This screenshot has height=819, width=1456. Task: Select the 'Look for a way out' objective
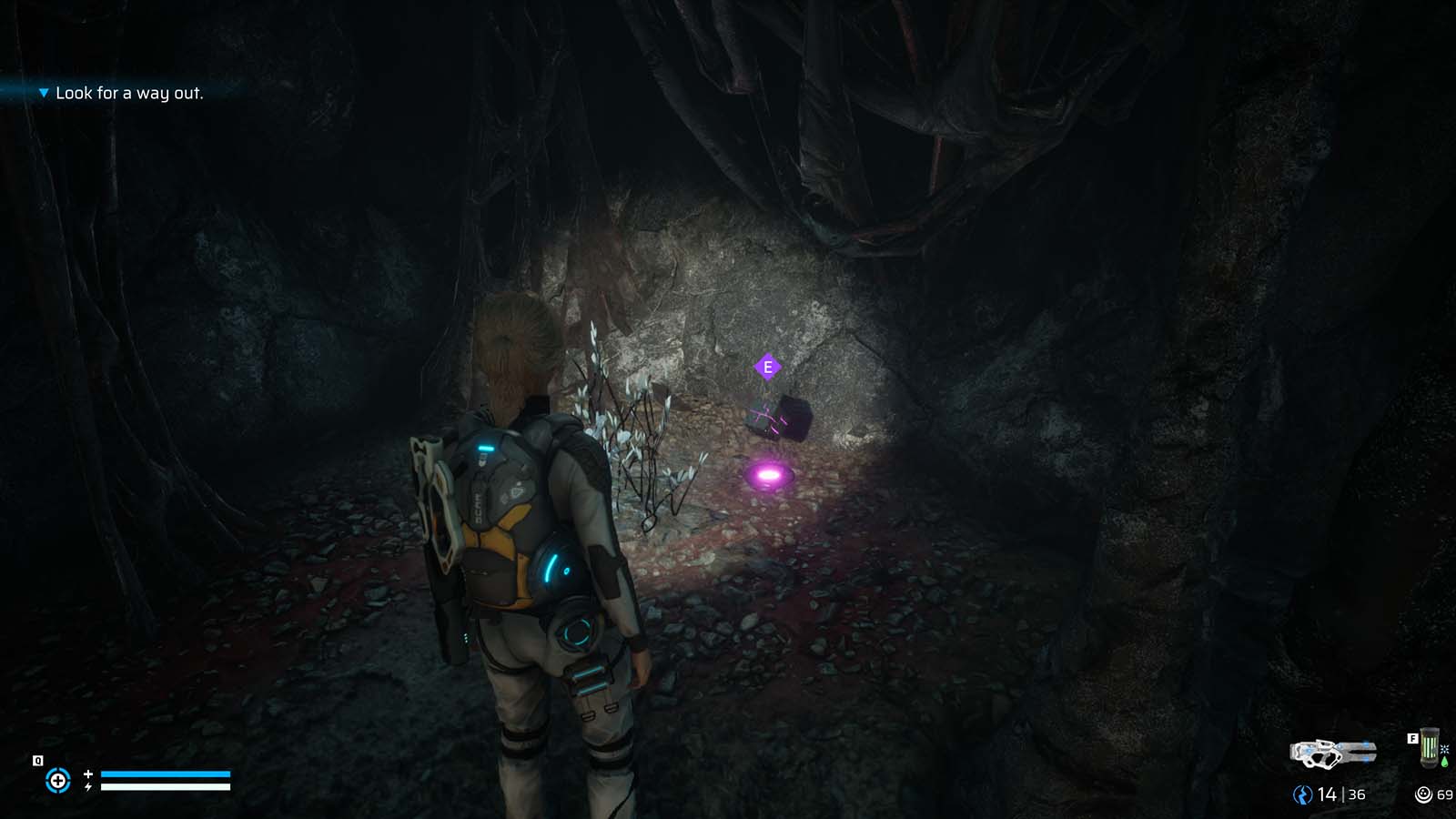[x=131, y=92]
